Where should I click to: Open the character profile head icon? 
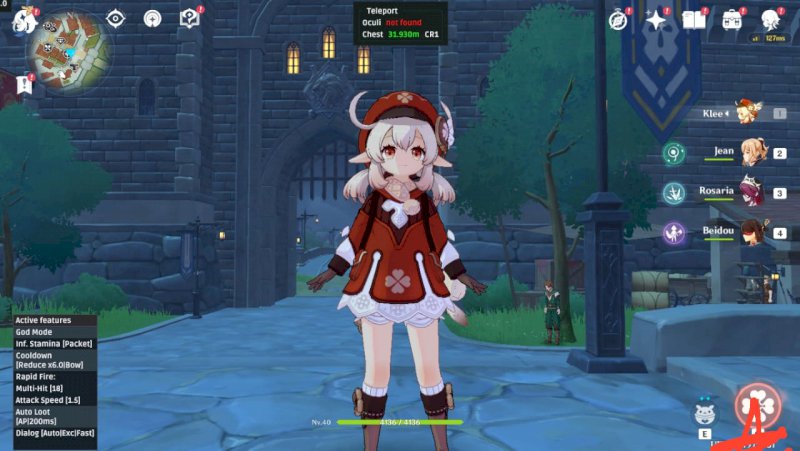click(x=771, y=20)
